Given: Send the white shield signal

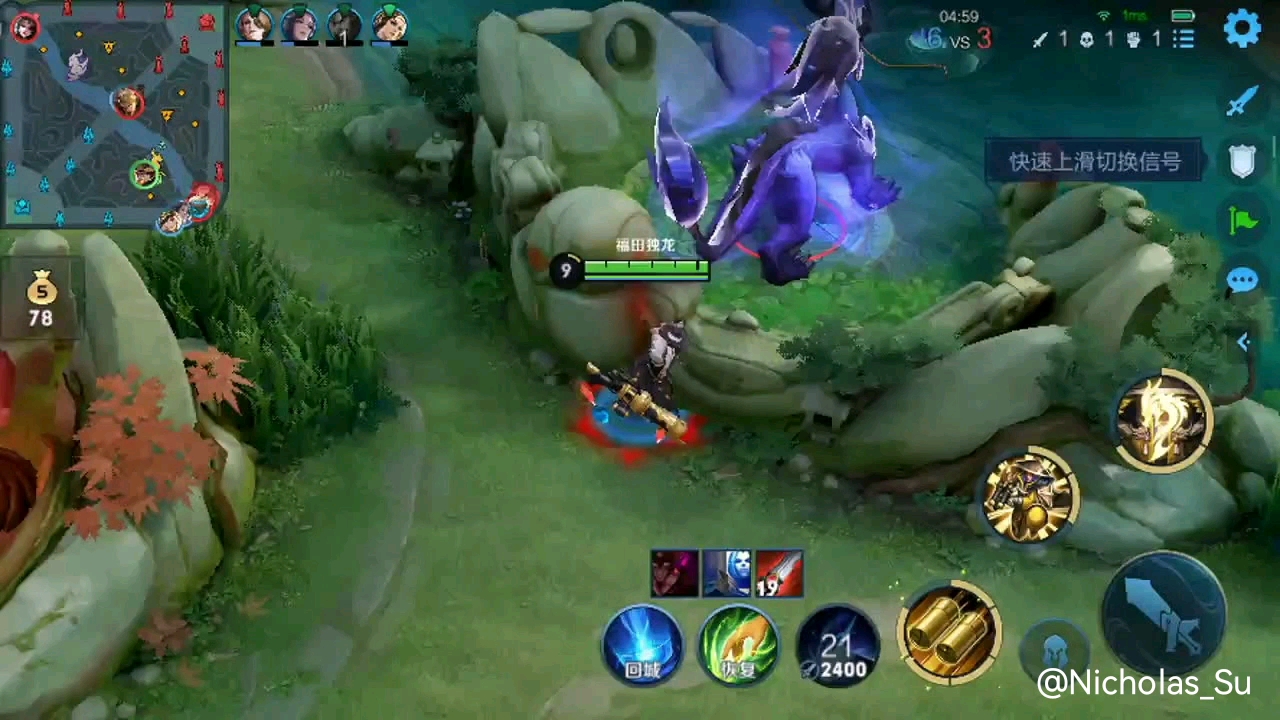Looking at the screenshot, I should 1242,161.
